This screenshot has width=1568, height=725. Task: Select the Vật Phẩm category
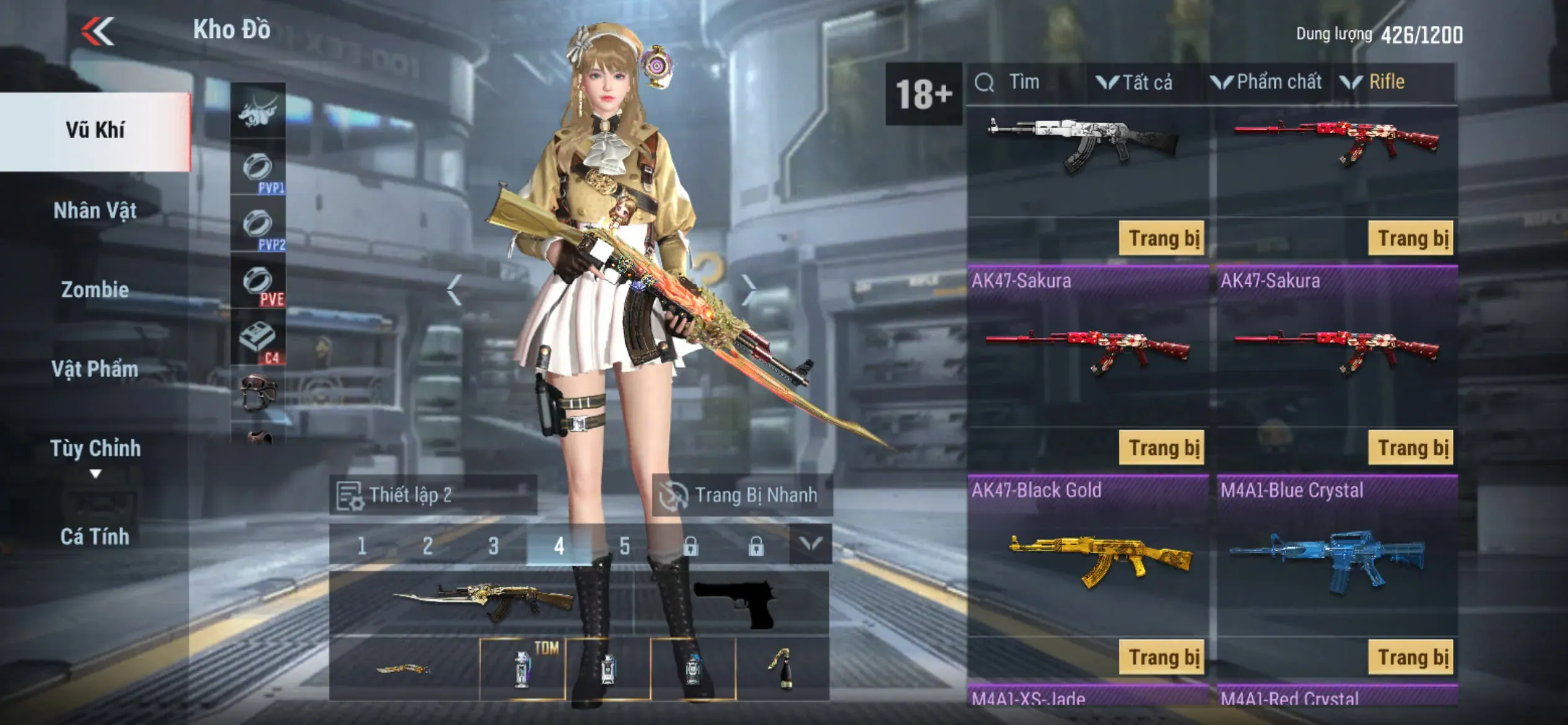tap(95, 369)
